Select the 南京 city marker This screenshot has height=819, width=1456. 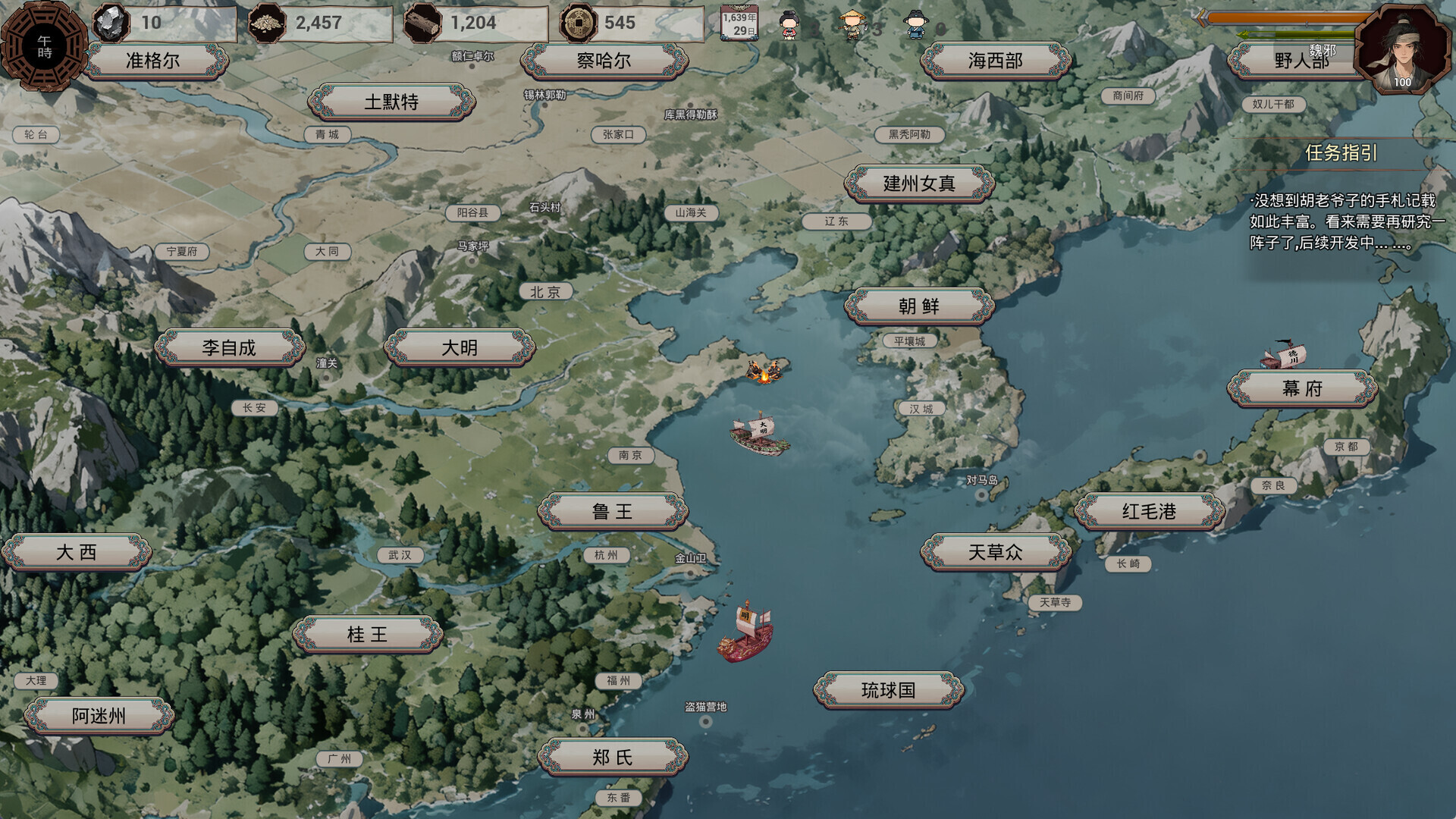pyautogui.click(x=630, y=455)
